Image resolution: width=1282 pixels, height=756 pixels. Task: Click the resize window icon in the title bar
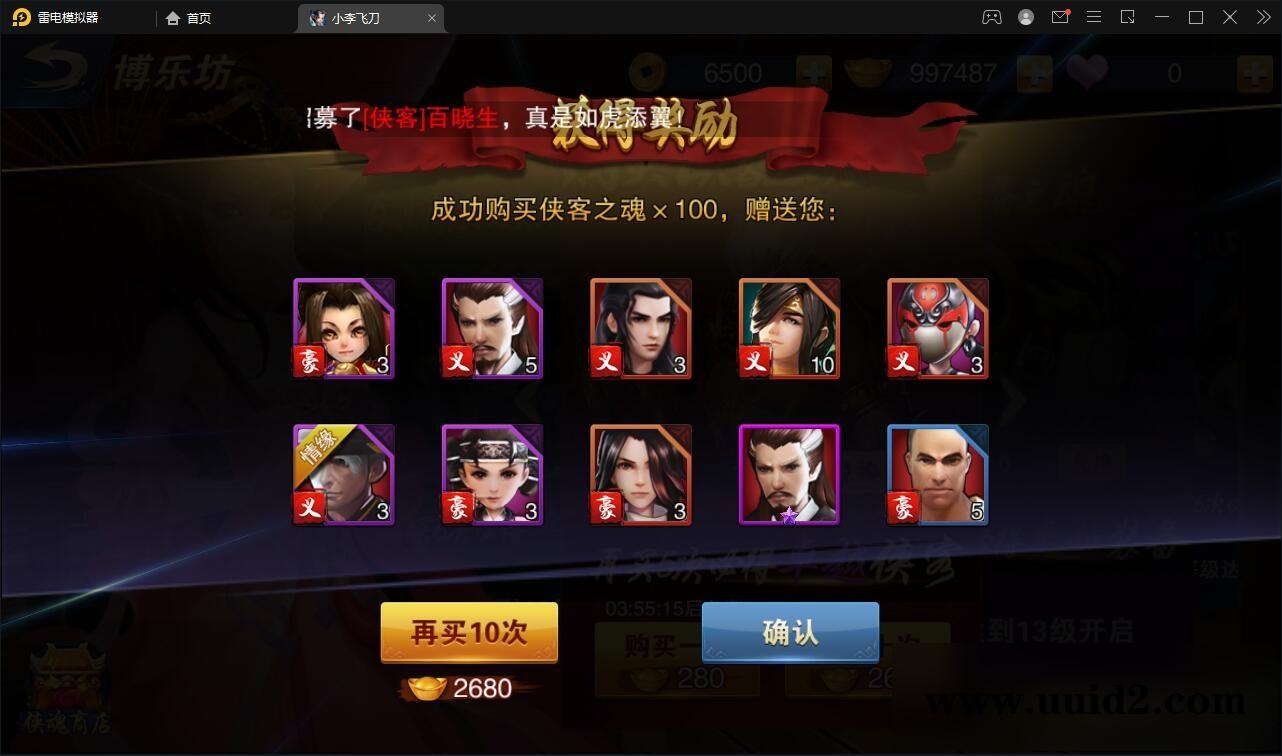pyautogui.click(x=1128, y=17)
